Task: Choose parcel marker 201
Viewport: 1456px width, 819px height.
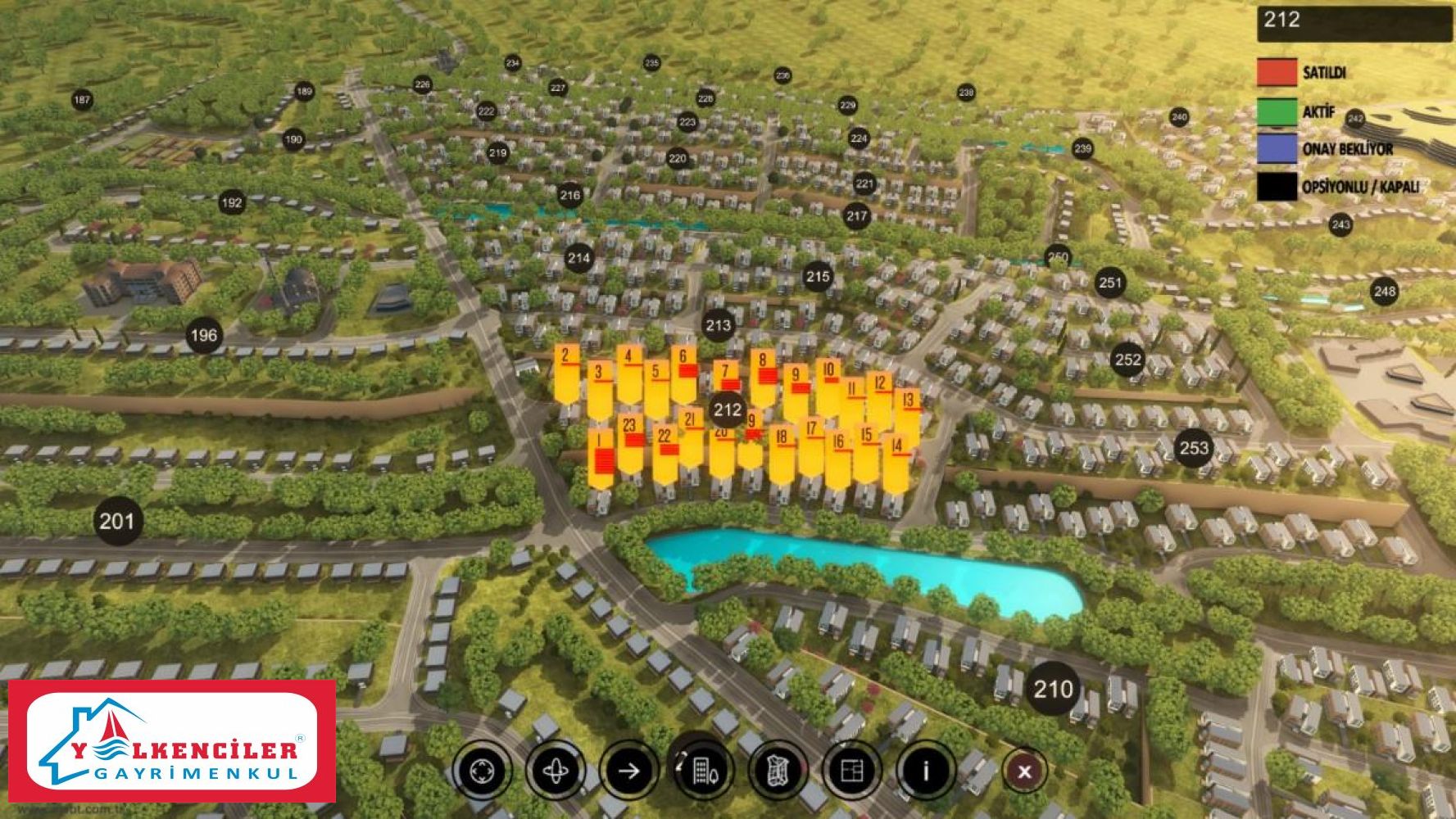Action: pyautogui.click(x=116, y=521)
